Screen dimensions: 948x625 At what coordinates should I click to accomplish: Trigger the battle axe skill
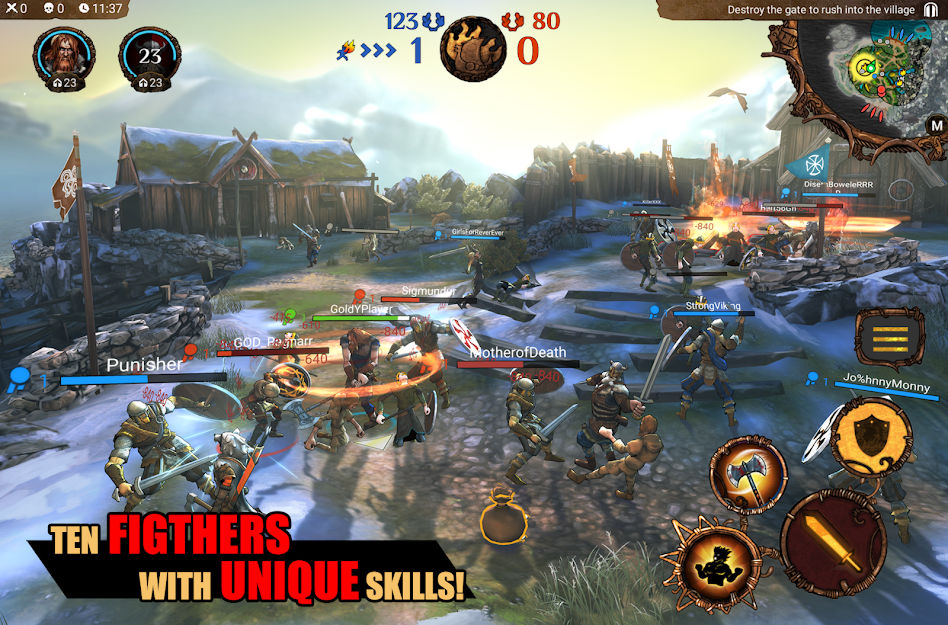click(748, 473)
